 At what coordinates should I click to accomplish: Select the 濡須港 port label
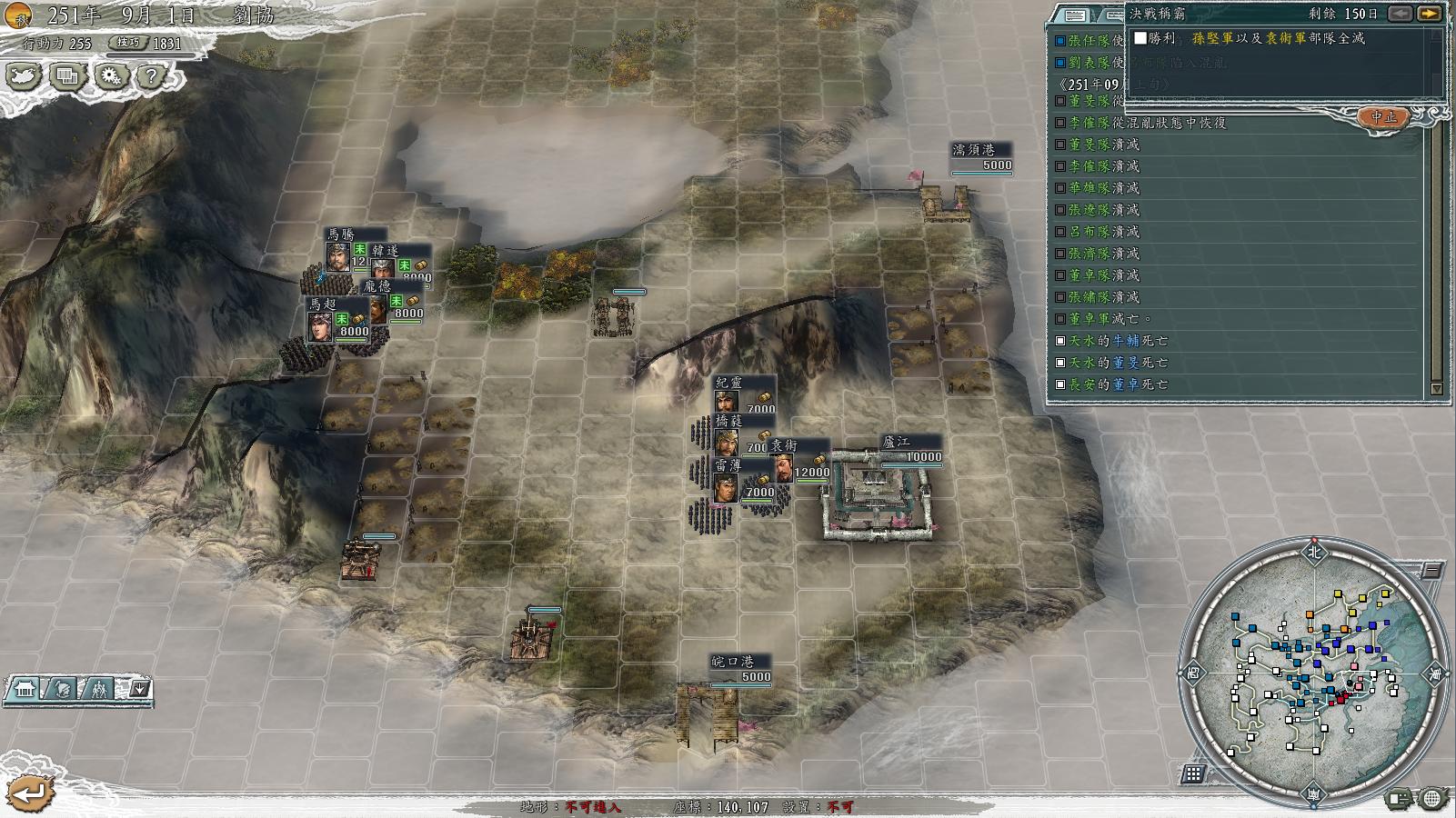click(972, 150)
